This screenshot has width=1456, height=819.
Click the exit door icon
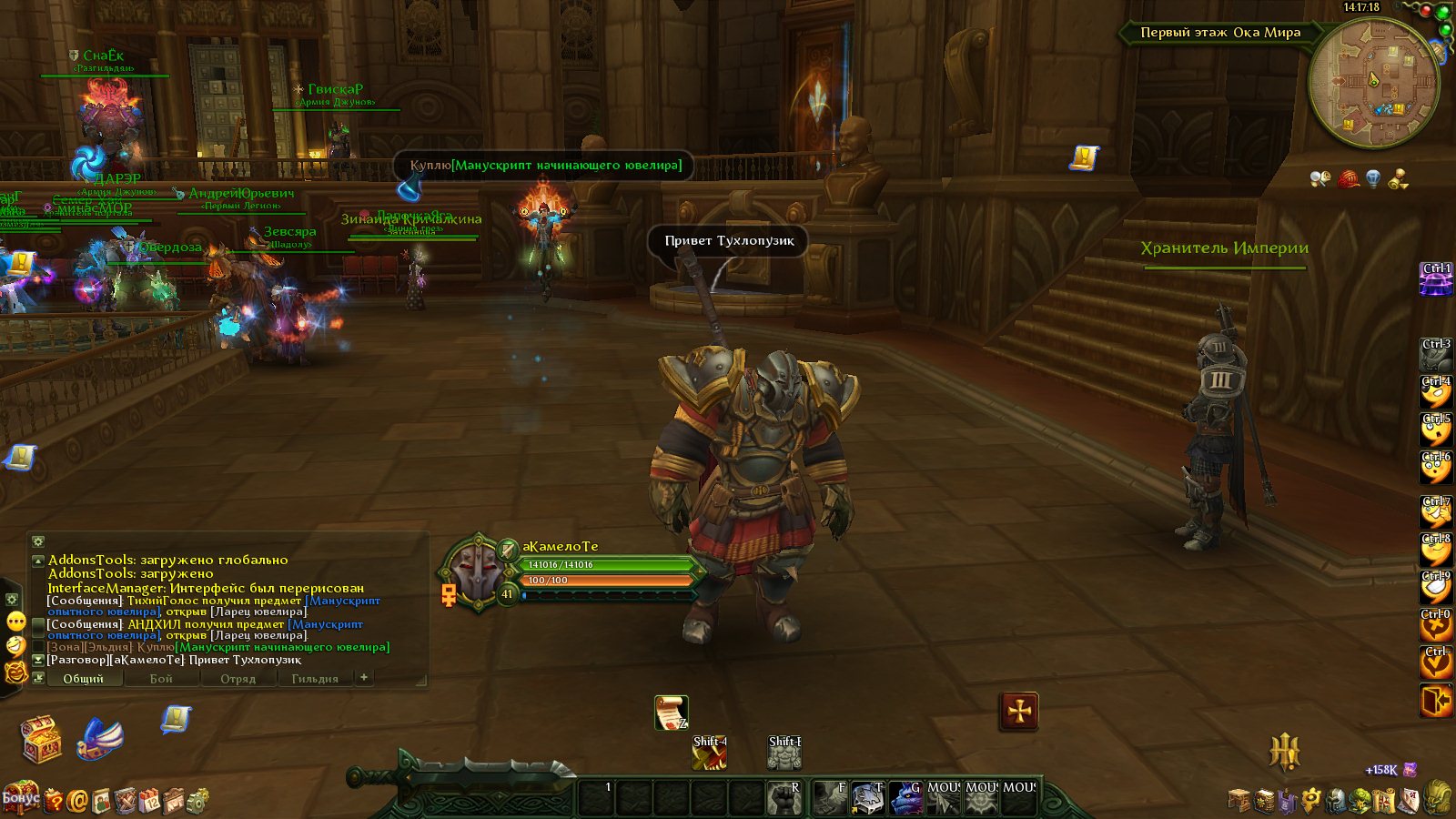(x=1435, y=702)
